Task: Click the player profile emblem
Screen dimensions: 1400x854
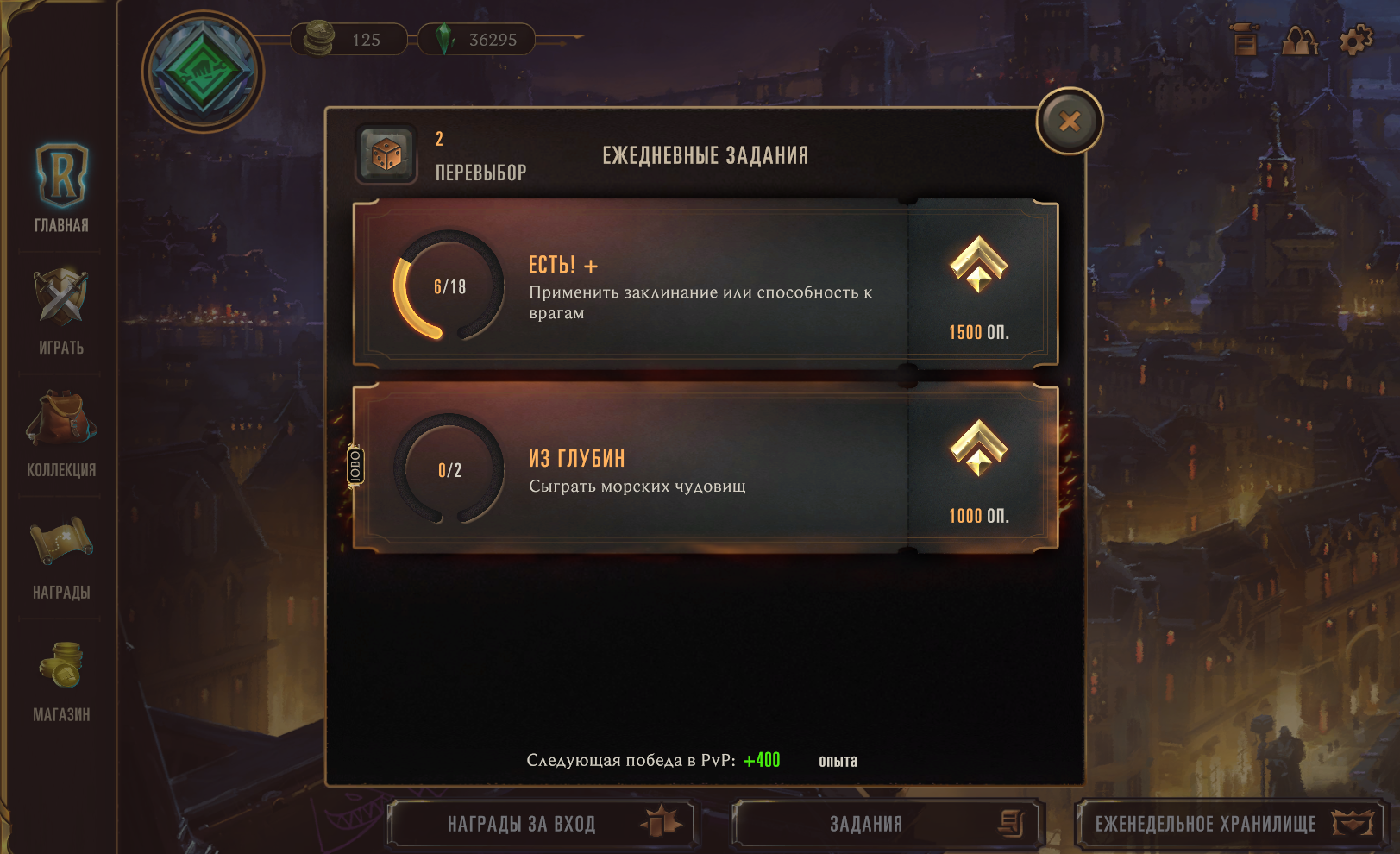Action: tap(203, 72)
